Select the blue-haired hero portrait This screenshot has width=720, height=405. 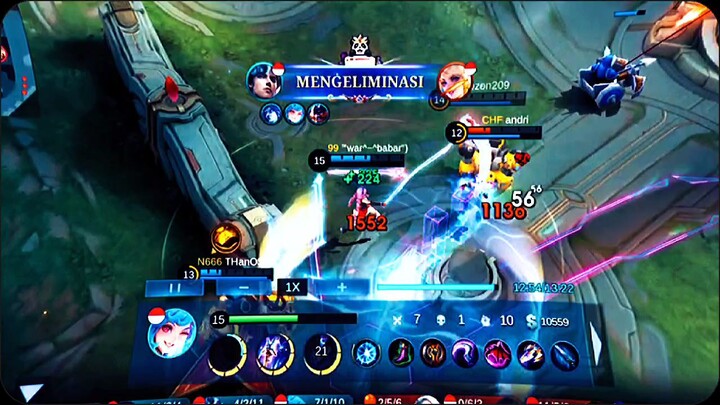(171, 333)
